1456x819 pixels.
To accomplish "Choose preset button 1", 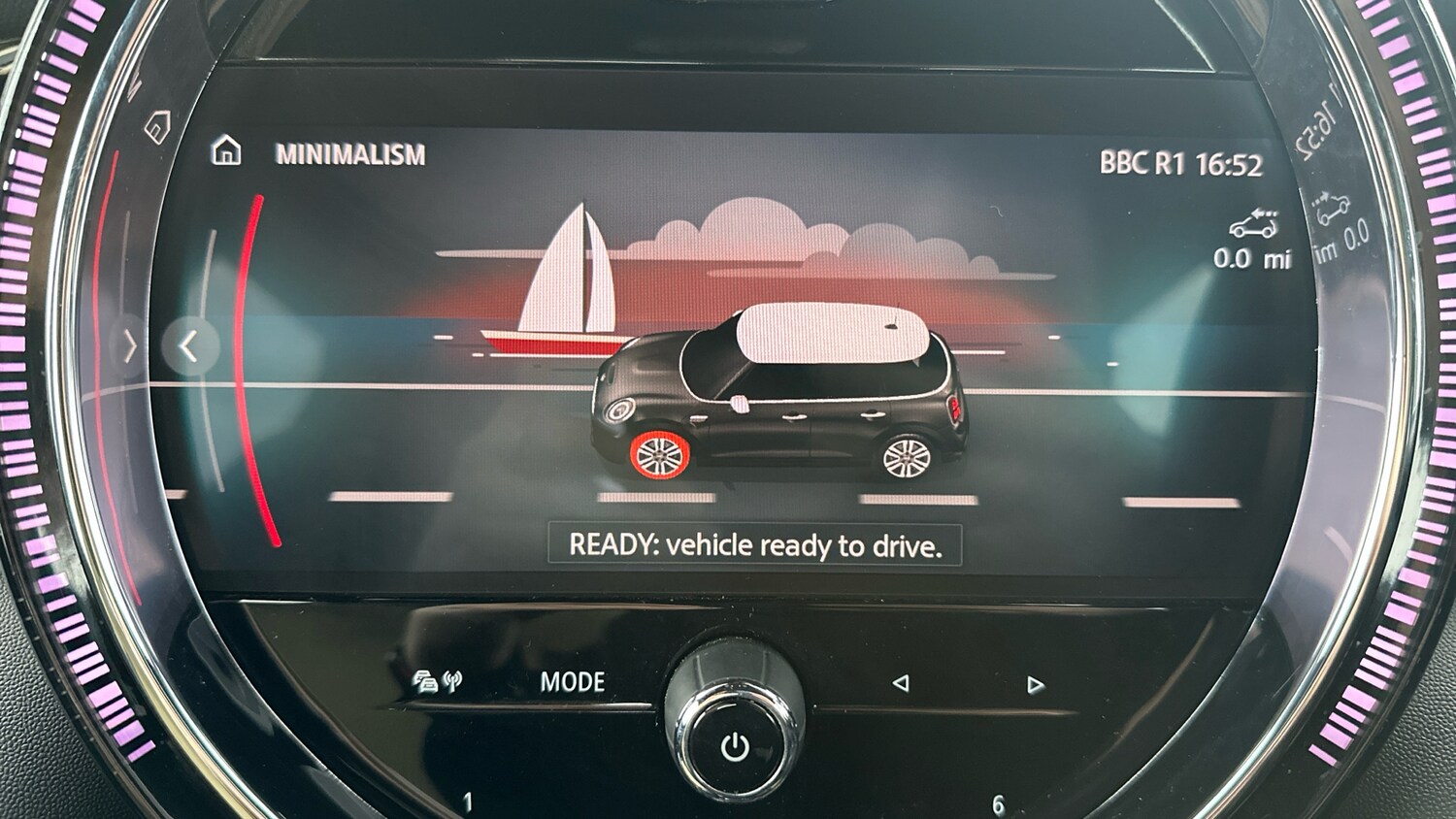I will [x=468, y=802].
